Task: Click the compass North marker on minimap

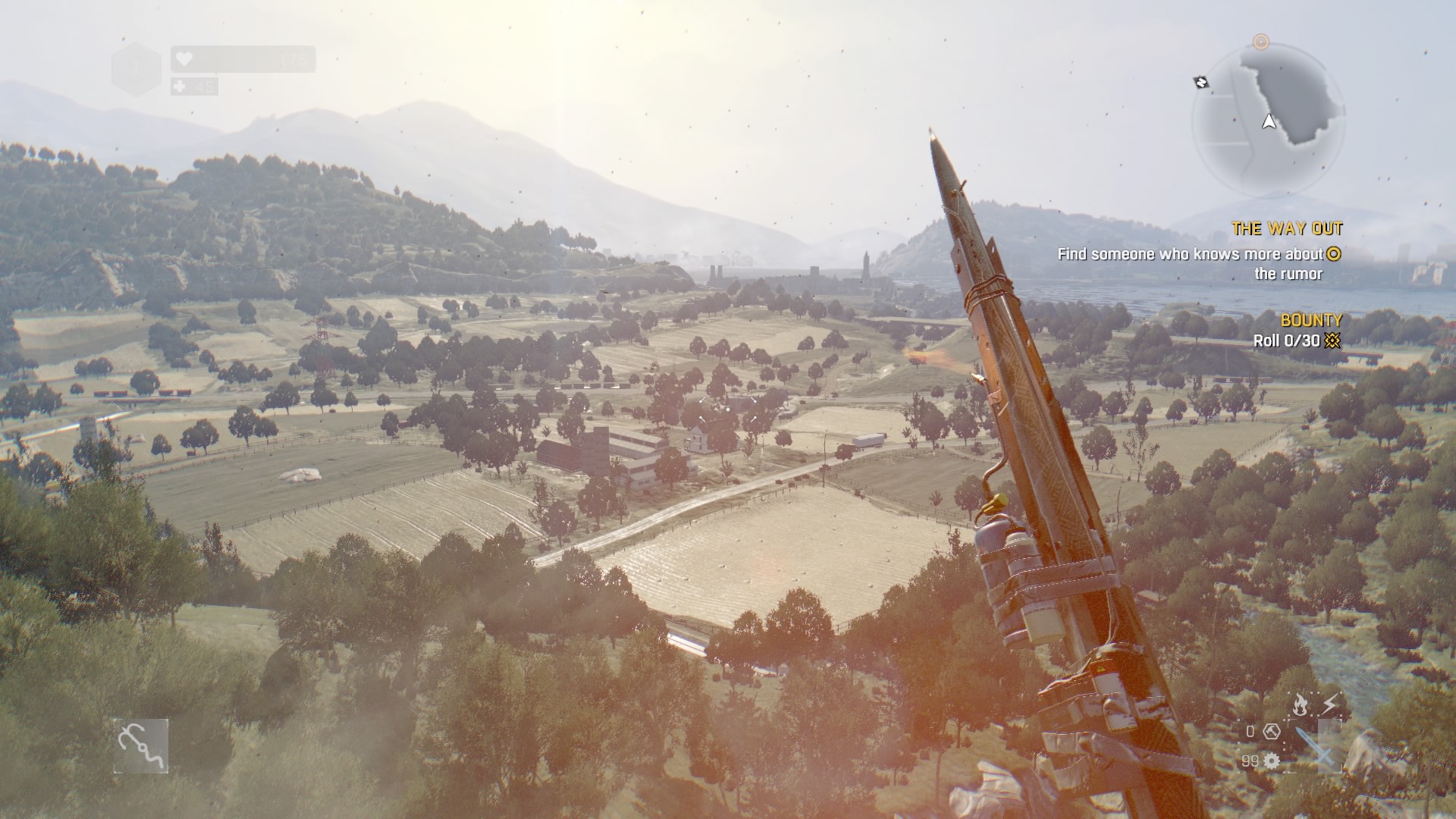Action: pyautogui.click(x=1200, y=82)
